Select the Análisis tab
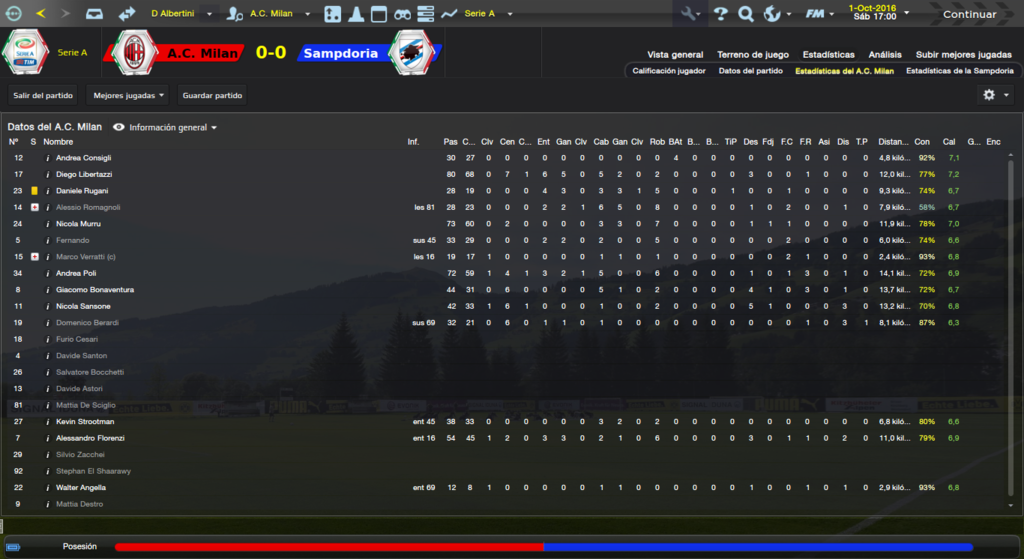This screenshot has width=1024, height=559. click(885, 55)
